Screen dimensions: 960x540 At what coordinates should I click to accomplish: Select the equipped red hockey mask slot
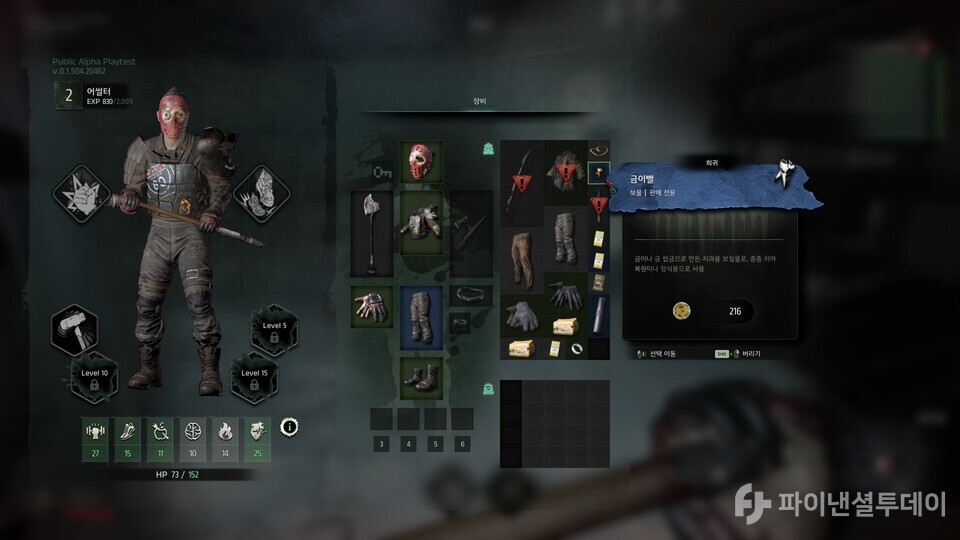point(421,162)
